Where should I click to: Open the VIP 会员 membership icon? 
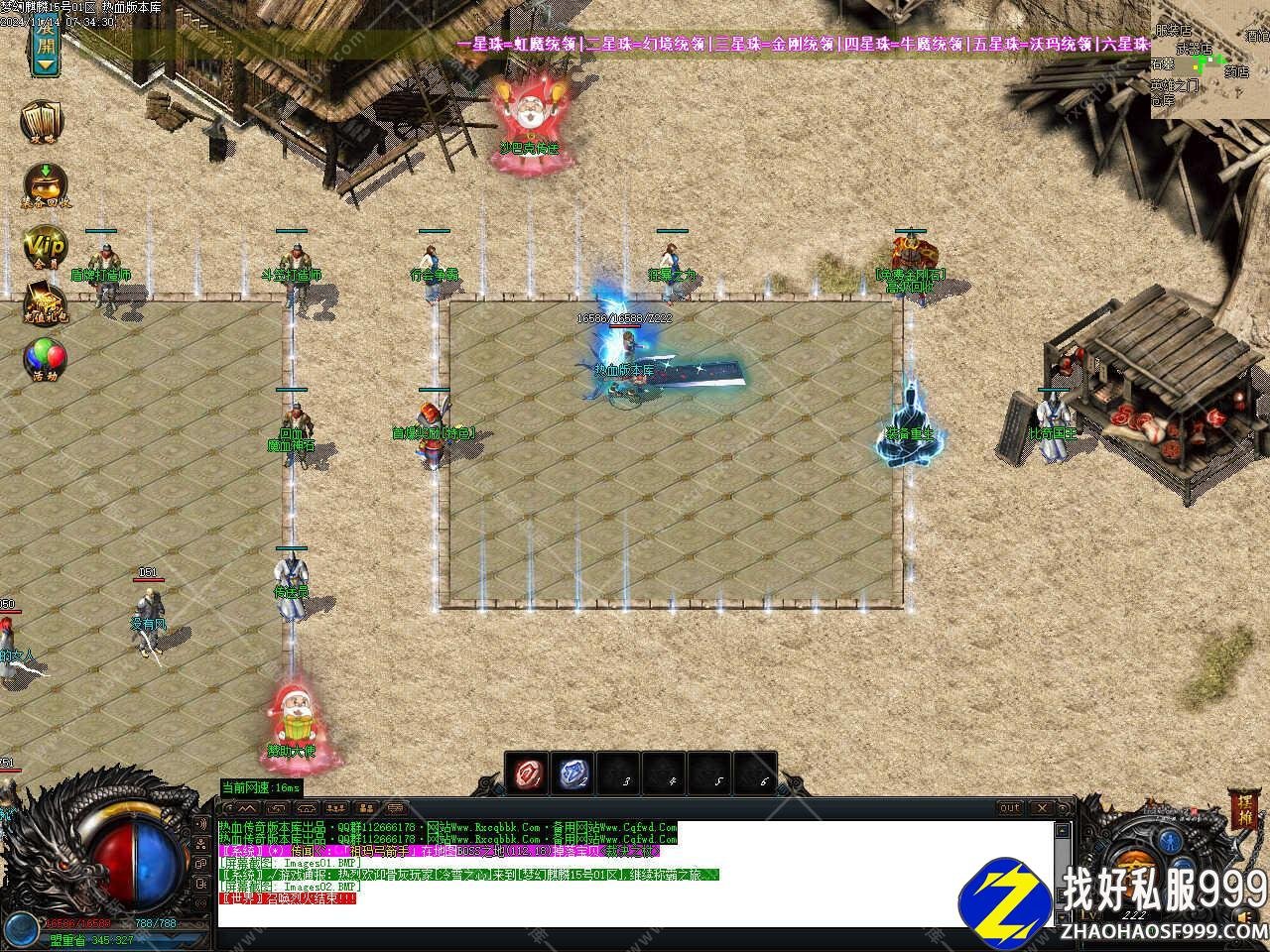coord(46,247)
